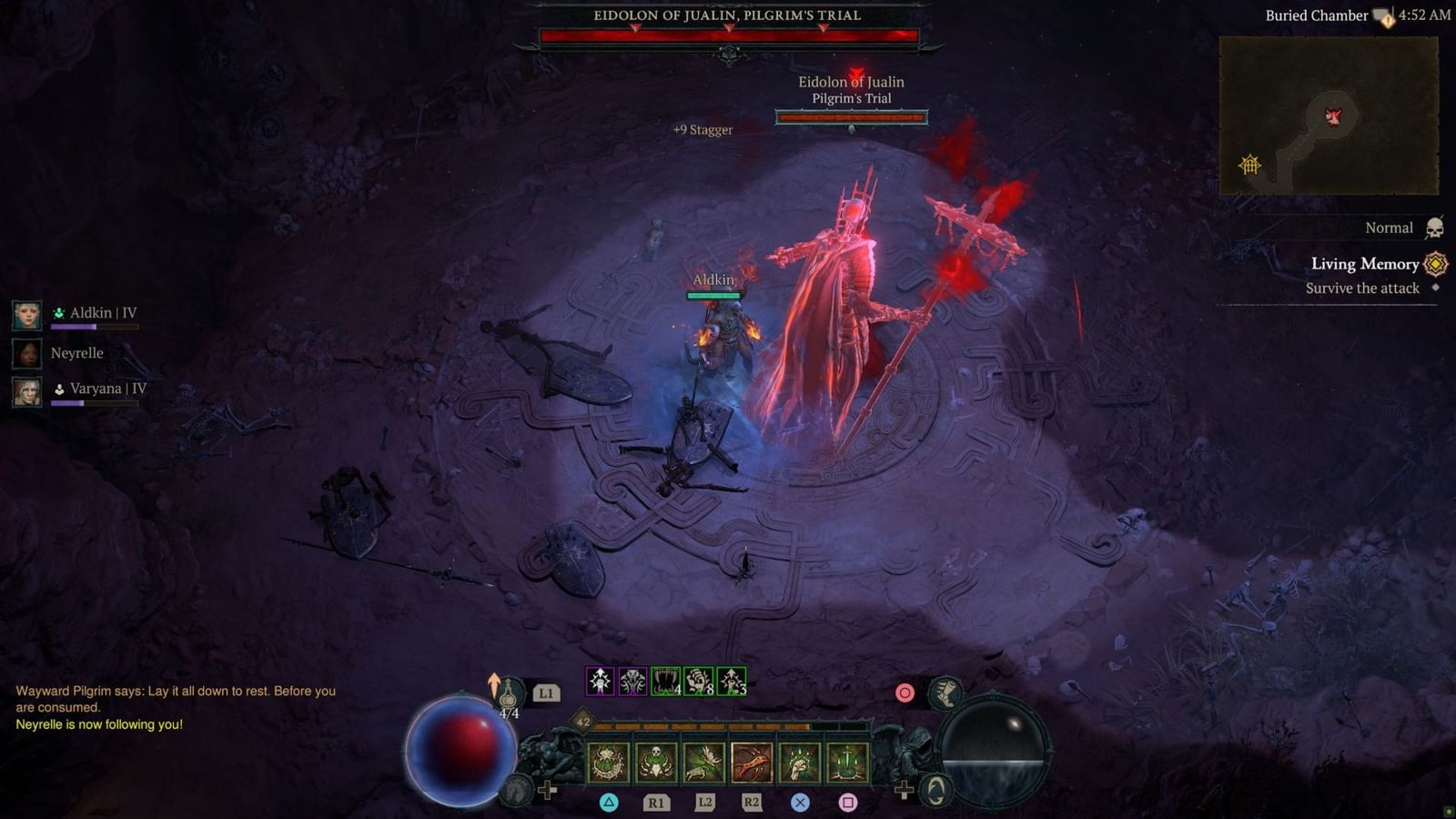This screenshot has height=819, width=1456.
Task: Click the green fanged-maw buff stacked at 4
Action: tap(663, 681)
